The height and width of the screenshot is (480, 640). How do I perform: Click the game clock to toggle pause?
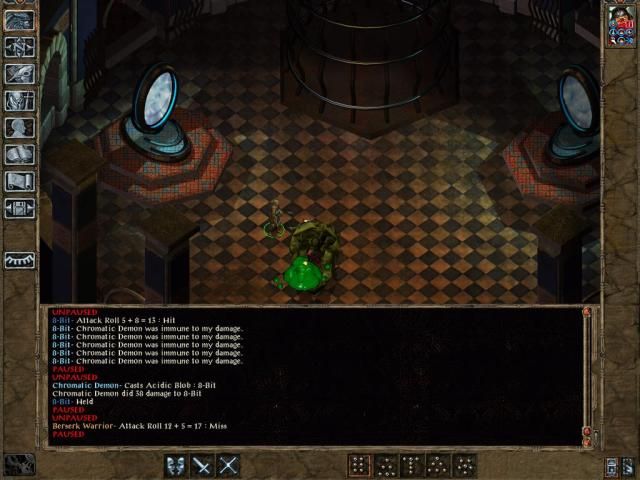click(19, 465)
